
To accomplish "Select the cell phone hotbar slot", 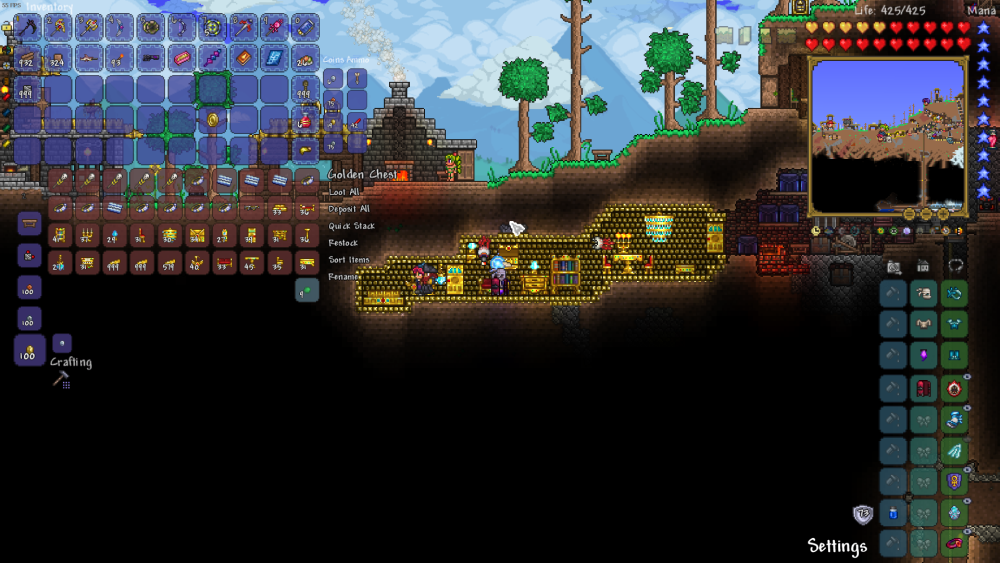I will (x=307, y=27).
